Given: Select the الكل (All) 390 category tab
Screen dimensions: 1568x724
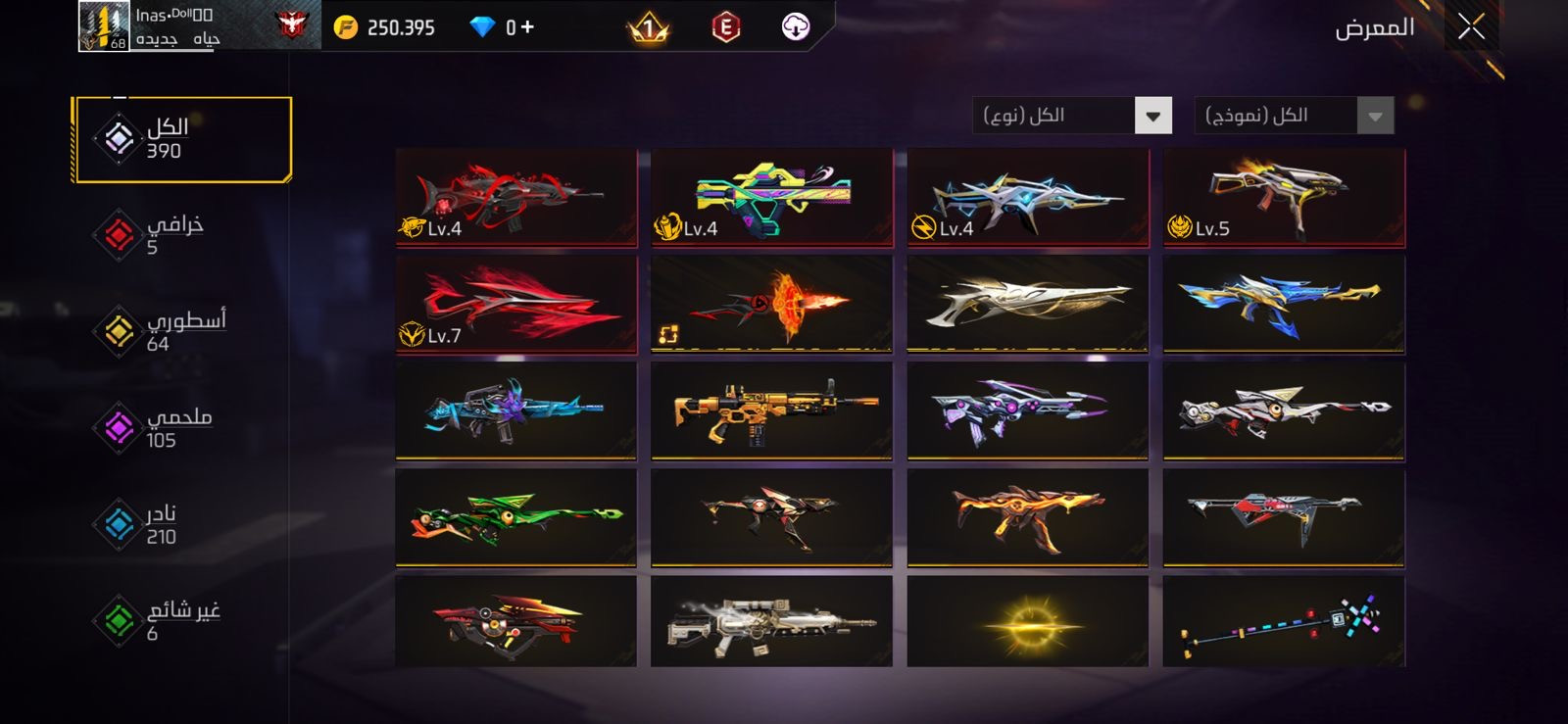Looking at the screenshot, I should click(182, 139).
